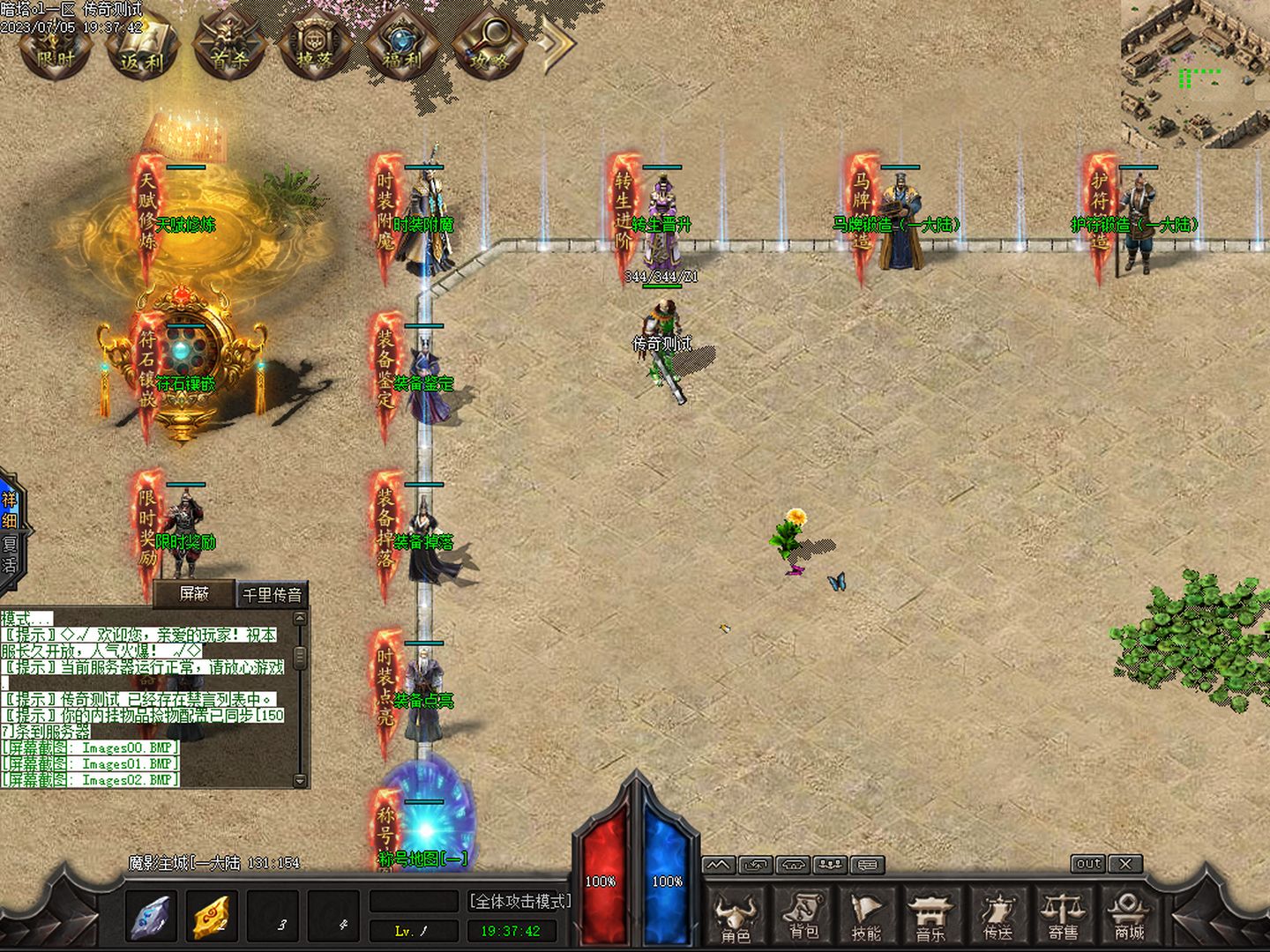
Task: Open the 传送 teleport menu
Action: click(997, 919)
